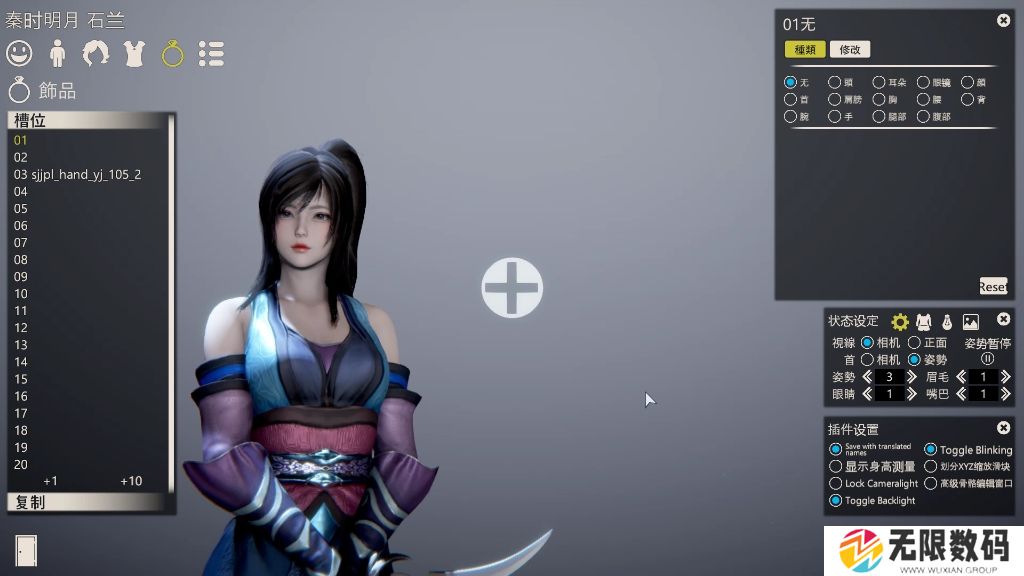1024x576 pixels.
Task: Choose the 耳朵 ear accessory type
Action: pyautogui.click(x=879, y=82)
